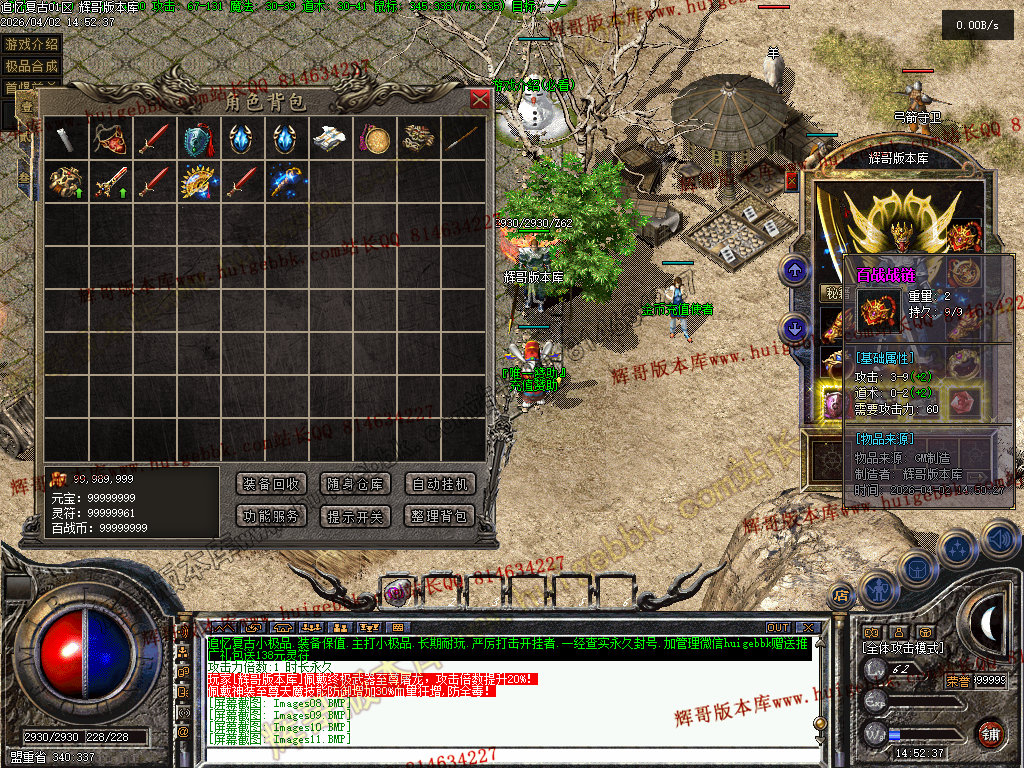Select the round gold medallion item

pos(374,139)
